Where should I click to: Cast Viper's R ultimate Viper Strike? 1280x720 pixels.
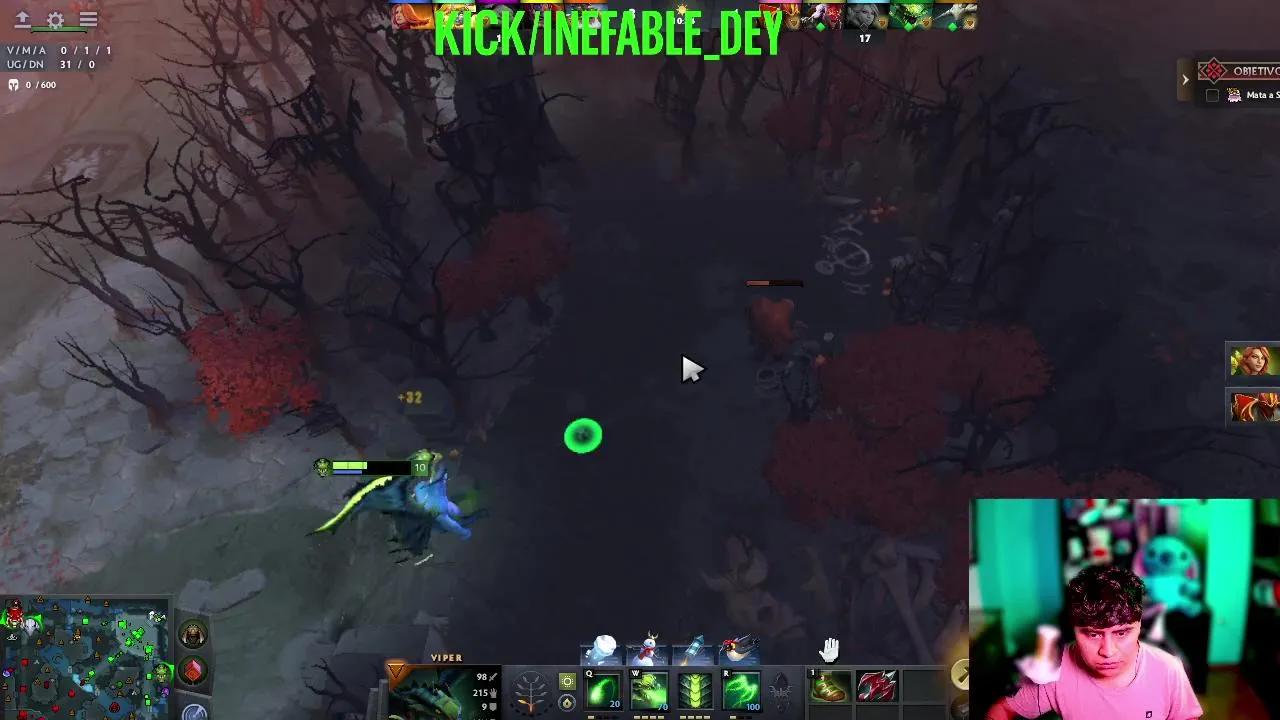point(740,688)
